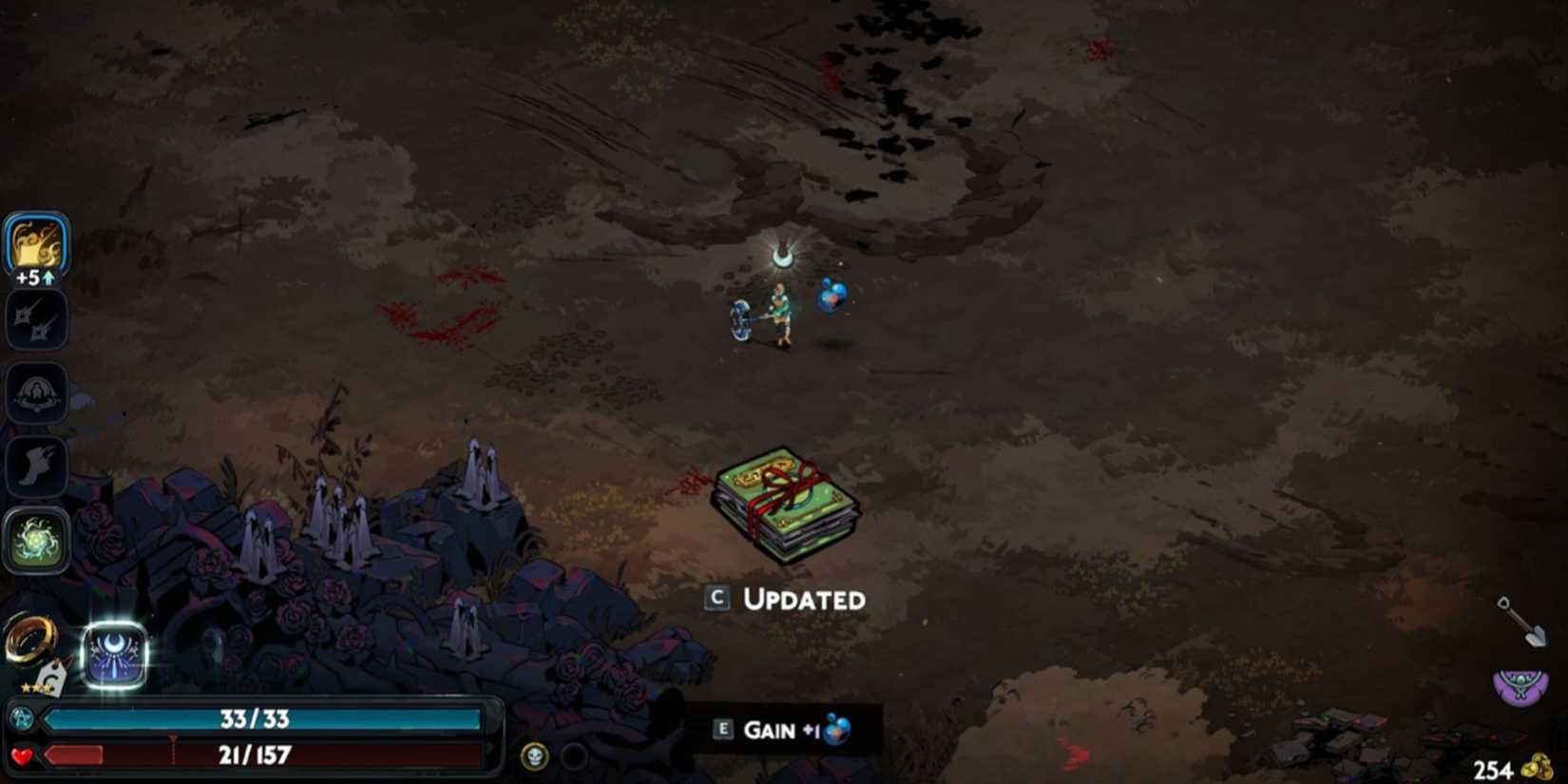Image resolution: width=1568 pixels, height=784 pixels.
Task: Click the green Magick sprint icon
Action: tap(38, 538)
